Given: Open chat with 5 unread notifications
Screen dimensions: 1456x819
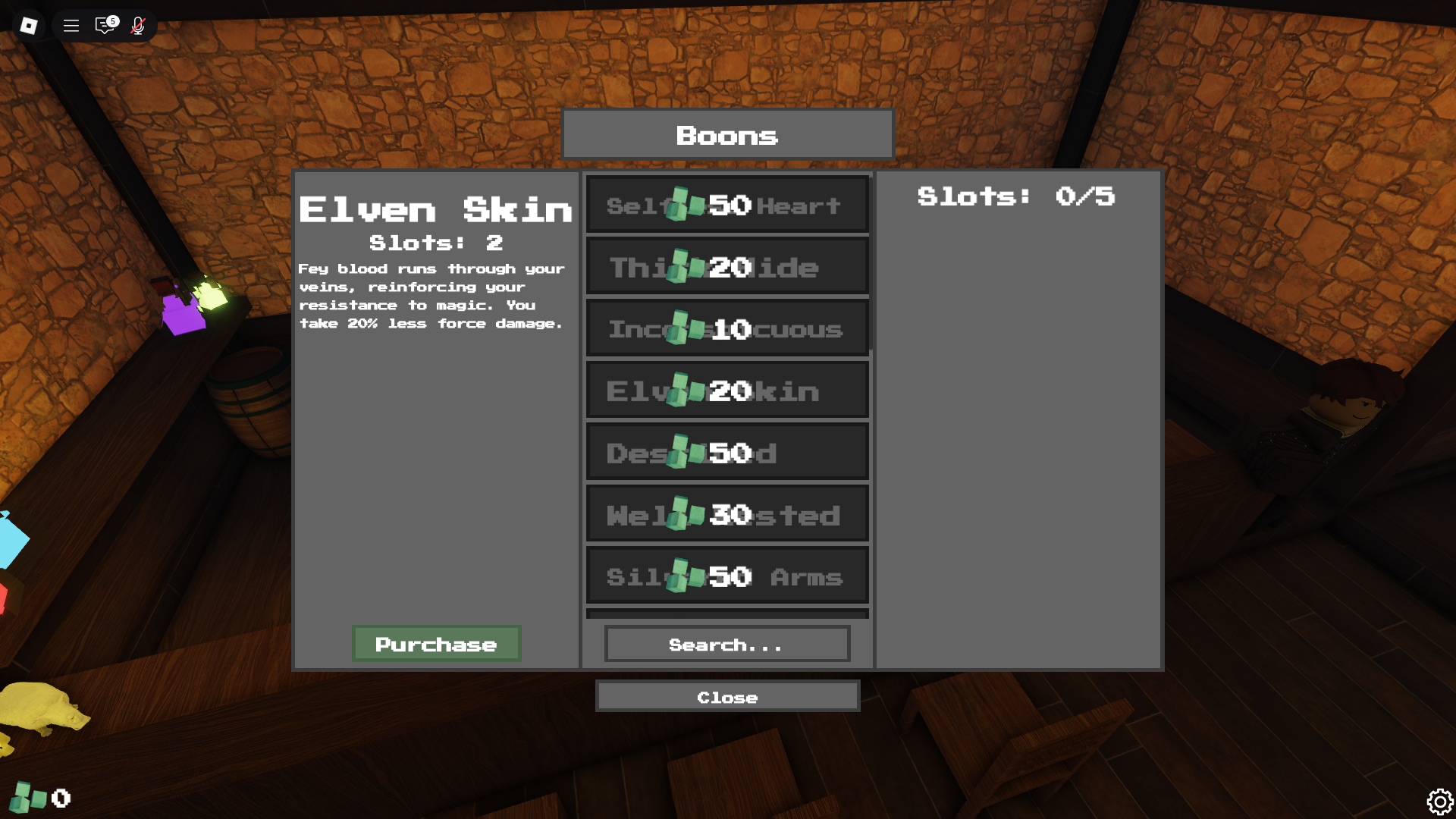Looking at the screenshot, I should click(104, 25).
